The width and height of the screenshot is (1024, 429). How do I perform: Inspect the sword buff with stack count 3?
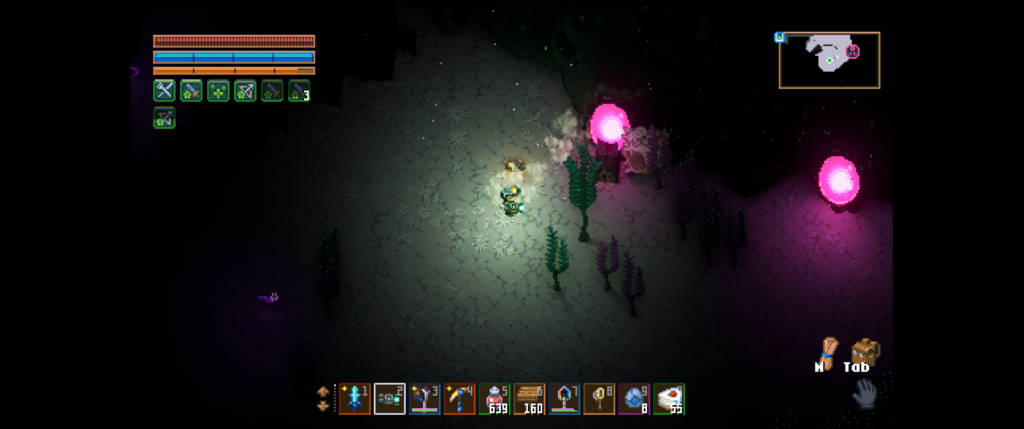[299, 91]
